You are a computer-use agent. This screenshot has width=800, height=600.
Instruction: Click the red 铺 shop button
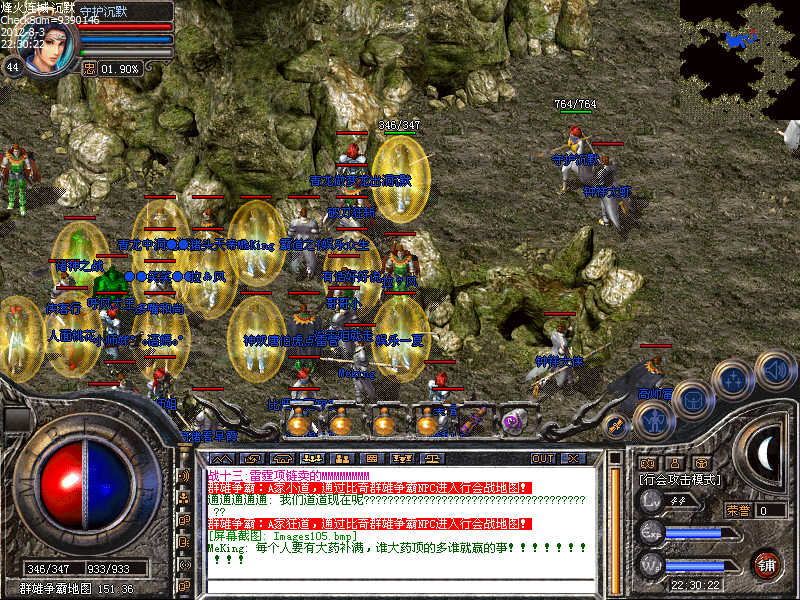(767, 564)
